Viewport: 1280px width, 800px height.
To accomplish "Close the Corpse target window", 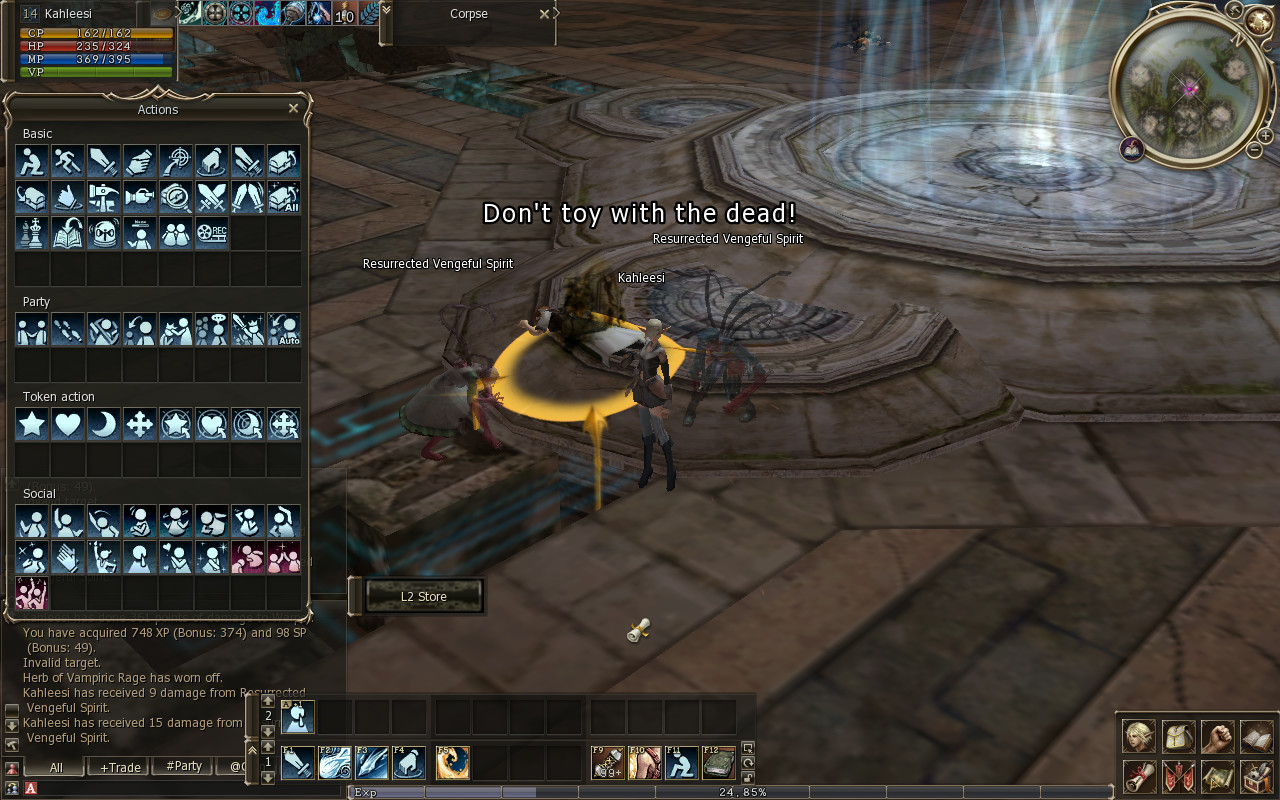I will [544, 14].
